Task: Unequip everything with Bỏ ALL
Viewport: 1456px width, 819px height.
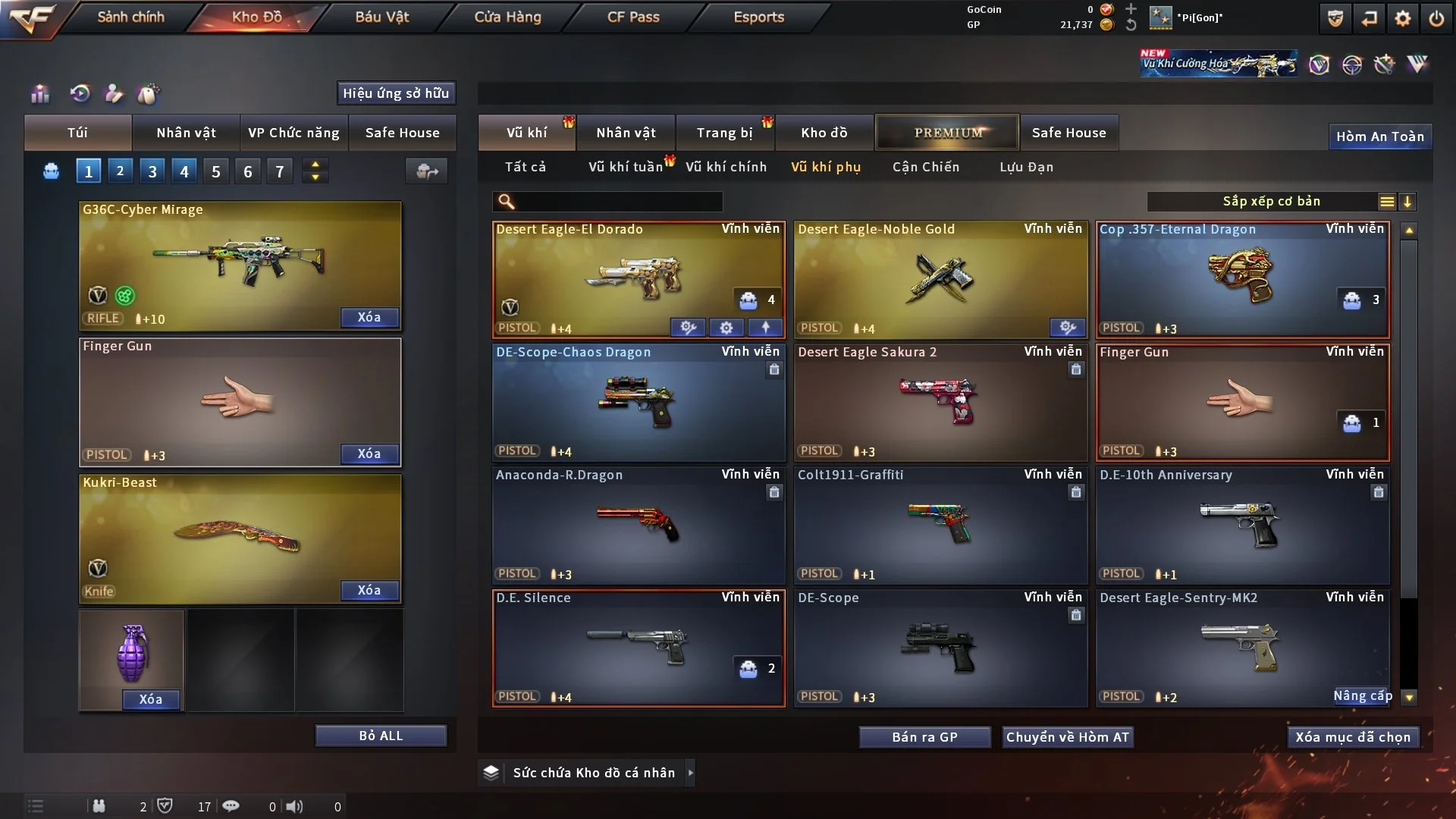Action: (x=381, y=736)
